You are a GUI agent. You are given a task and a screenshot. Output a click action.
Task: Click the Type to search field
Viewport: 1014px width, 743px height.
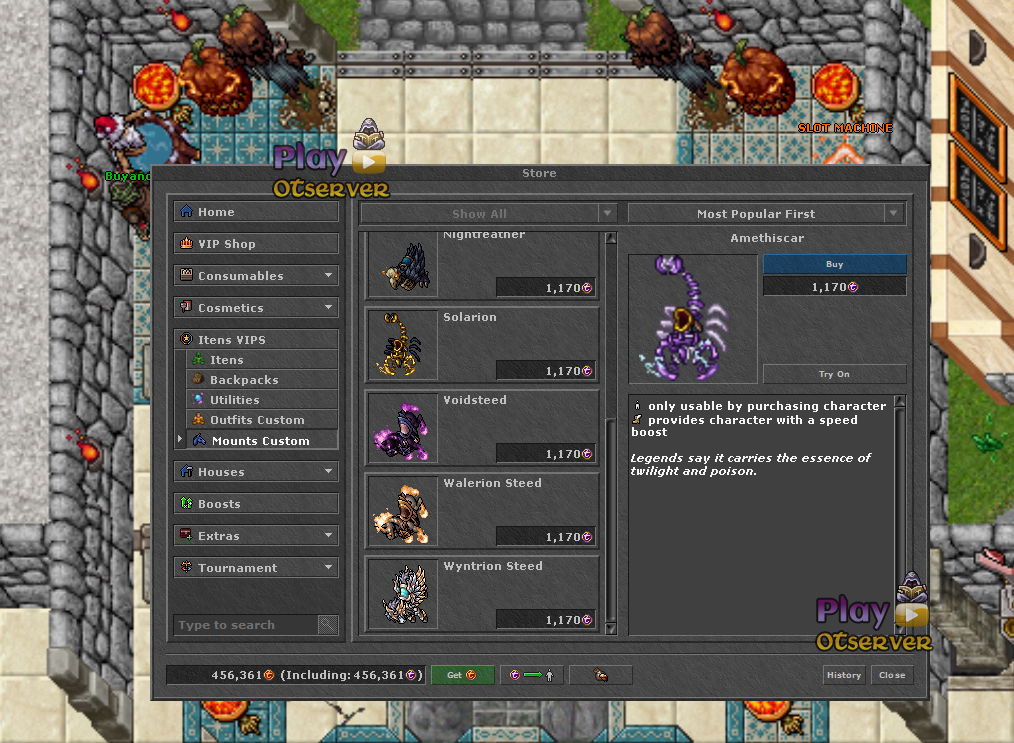[246, 625]
